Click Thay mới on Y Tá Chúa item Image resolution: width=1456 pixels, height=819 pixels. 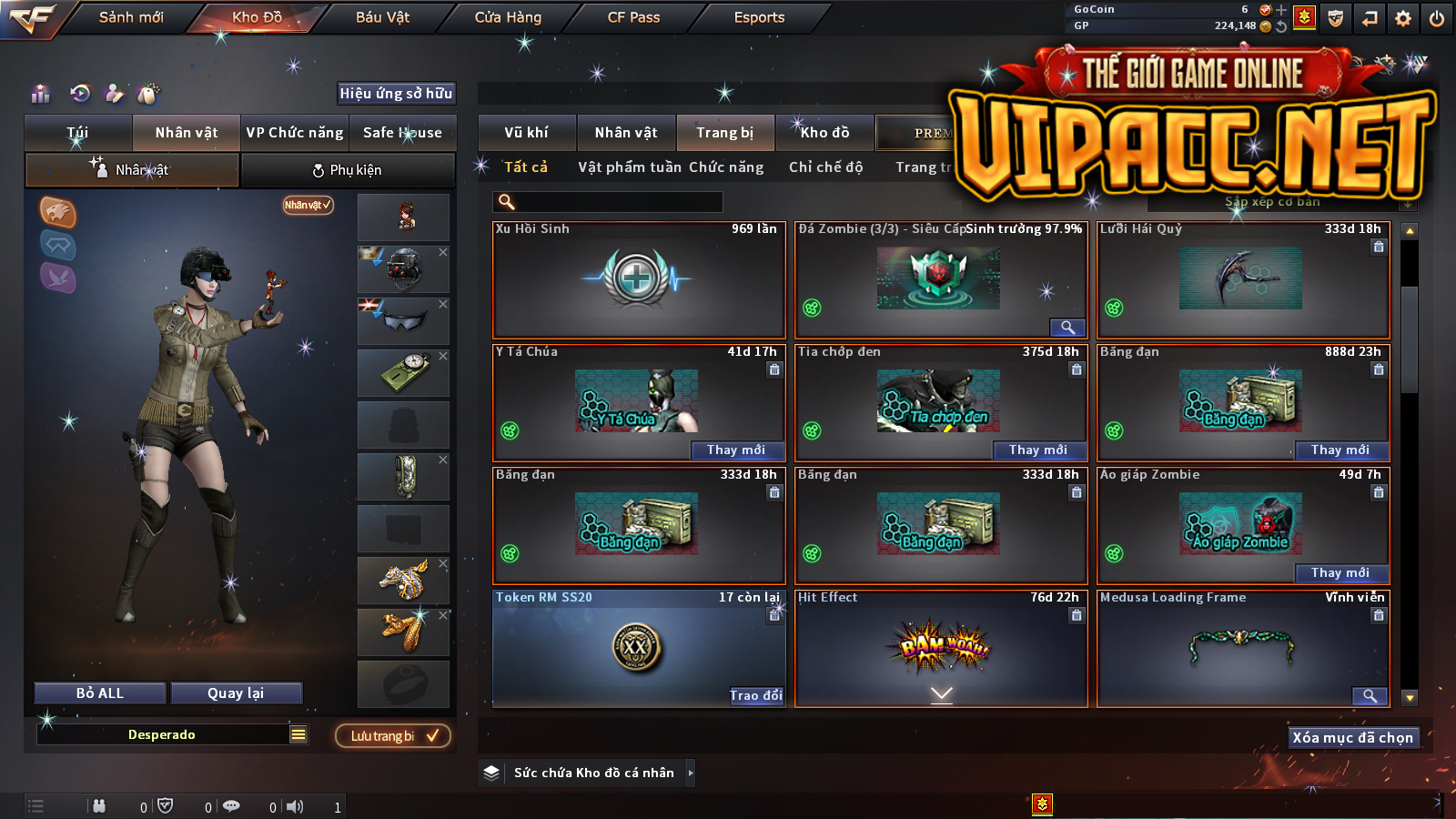[736, 450]
